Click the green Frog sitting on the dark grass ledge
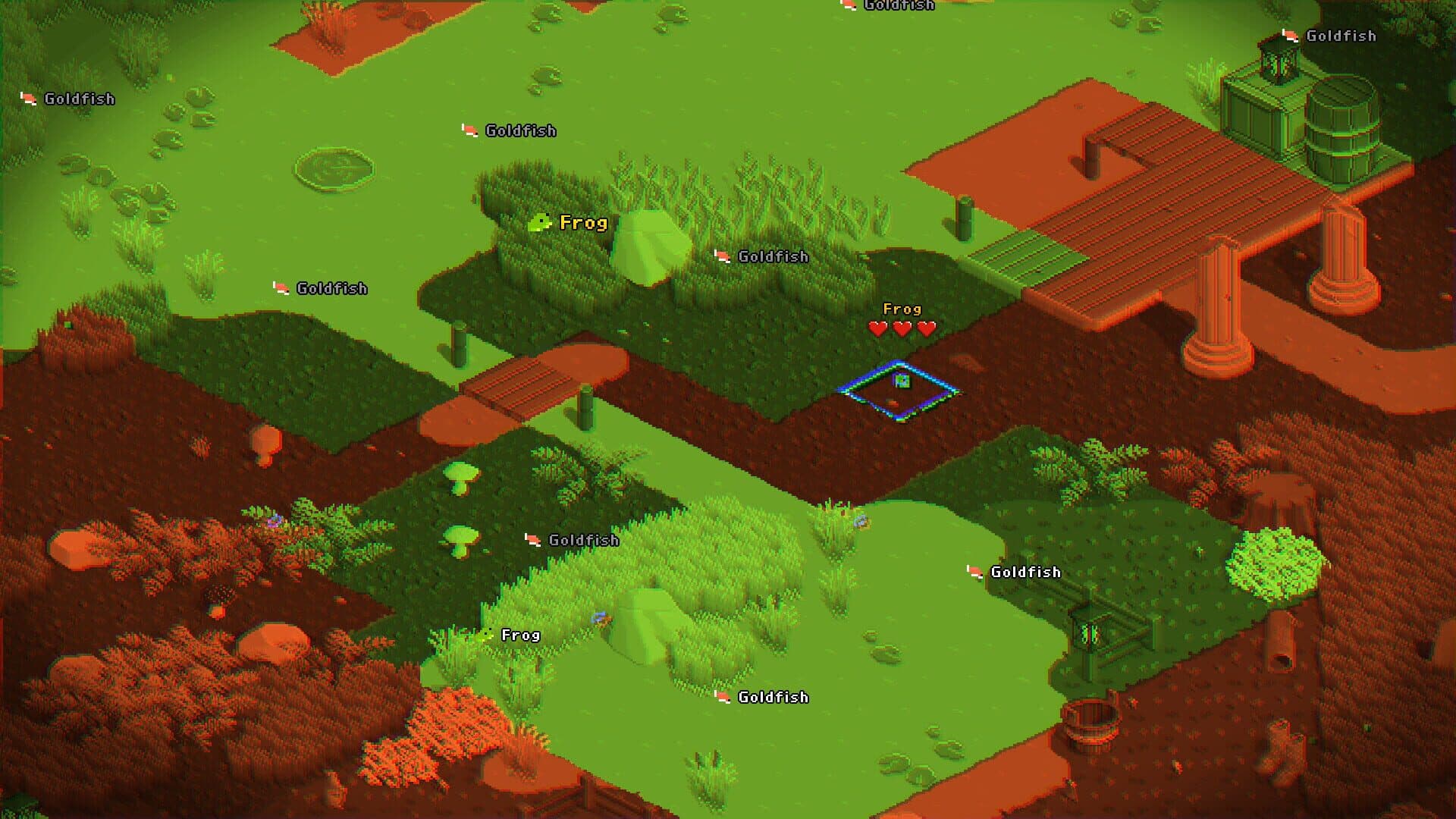The image size is (1456, 819). coord(540,223)
